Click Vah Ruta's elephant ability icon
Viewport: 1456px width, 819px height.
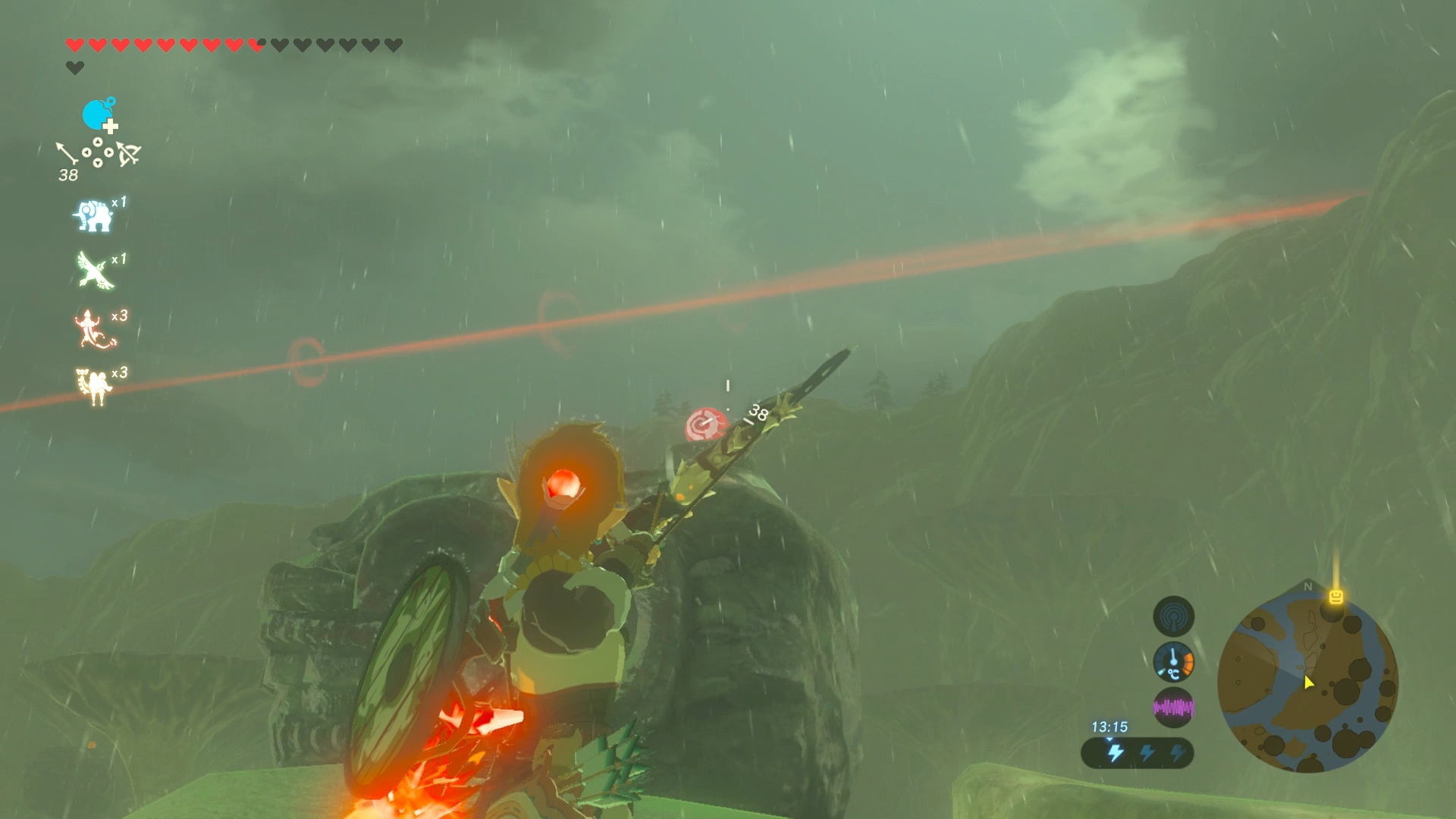(92, 215)
